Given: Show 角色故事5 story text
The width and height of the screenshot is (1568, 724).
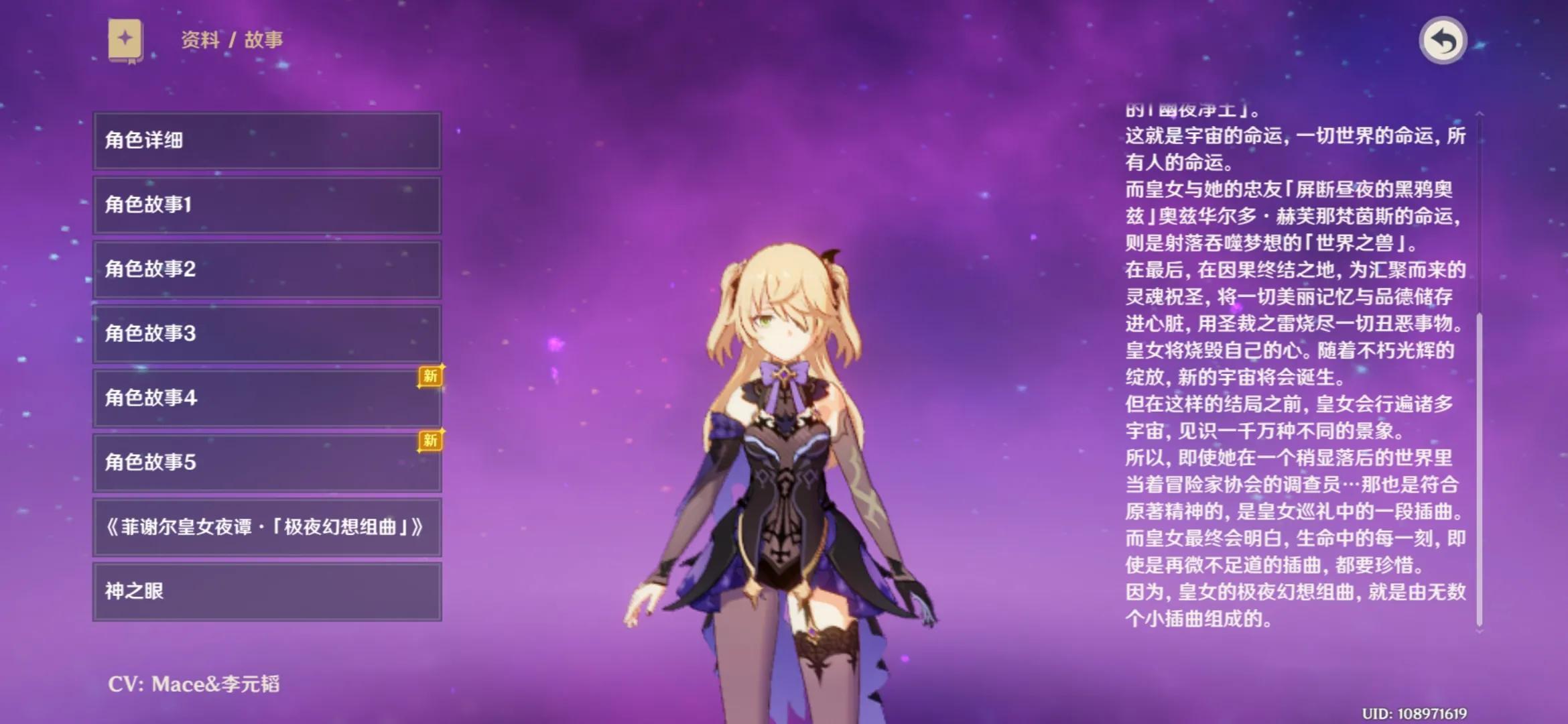Looking at the screenshot, I should [x=267, y=462].
